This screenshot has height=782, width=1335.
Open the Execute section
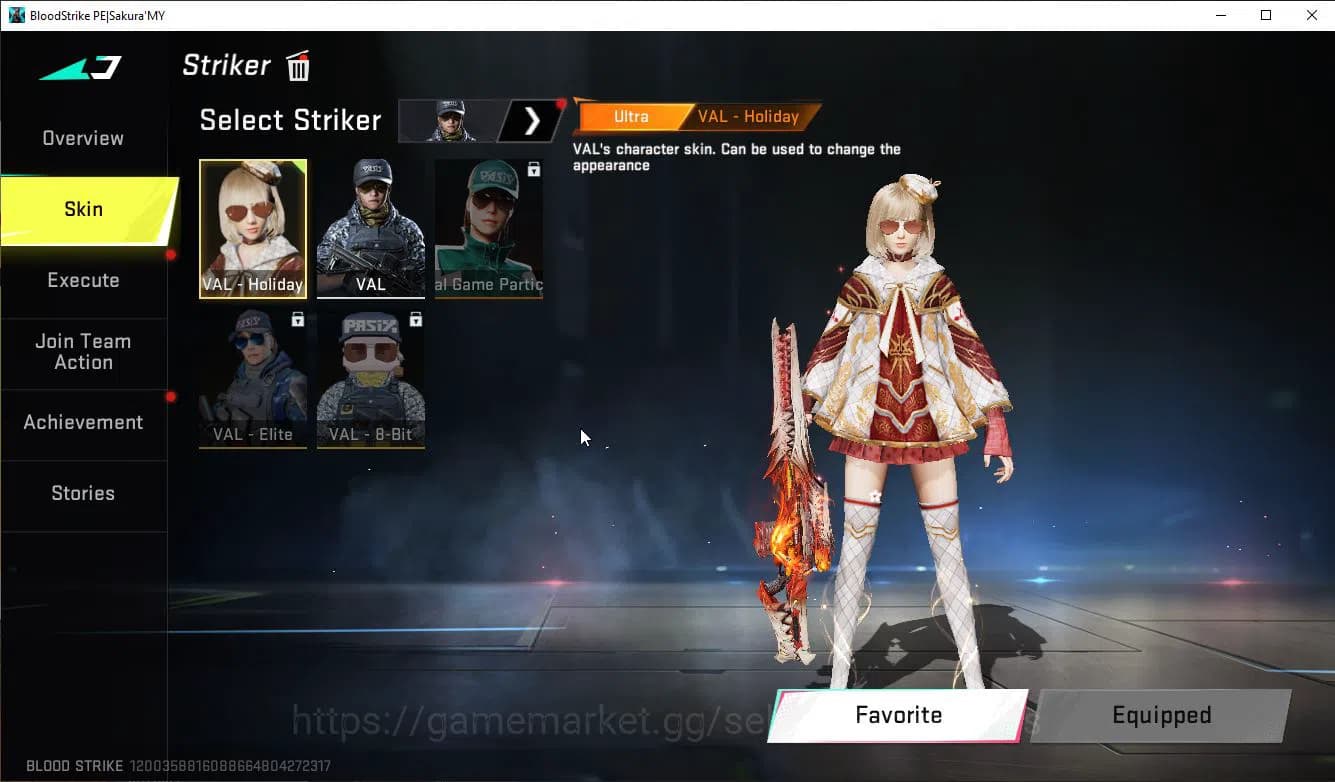(83, 280)
